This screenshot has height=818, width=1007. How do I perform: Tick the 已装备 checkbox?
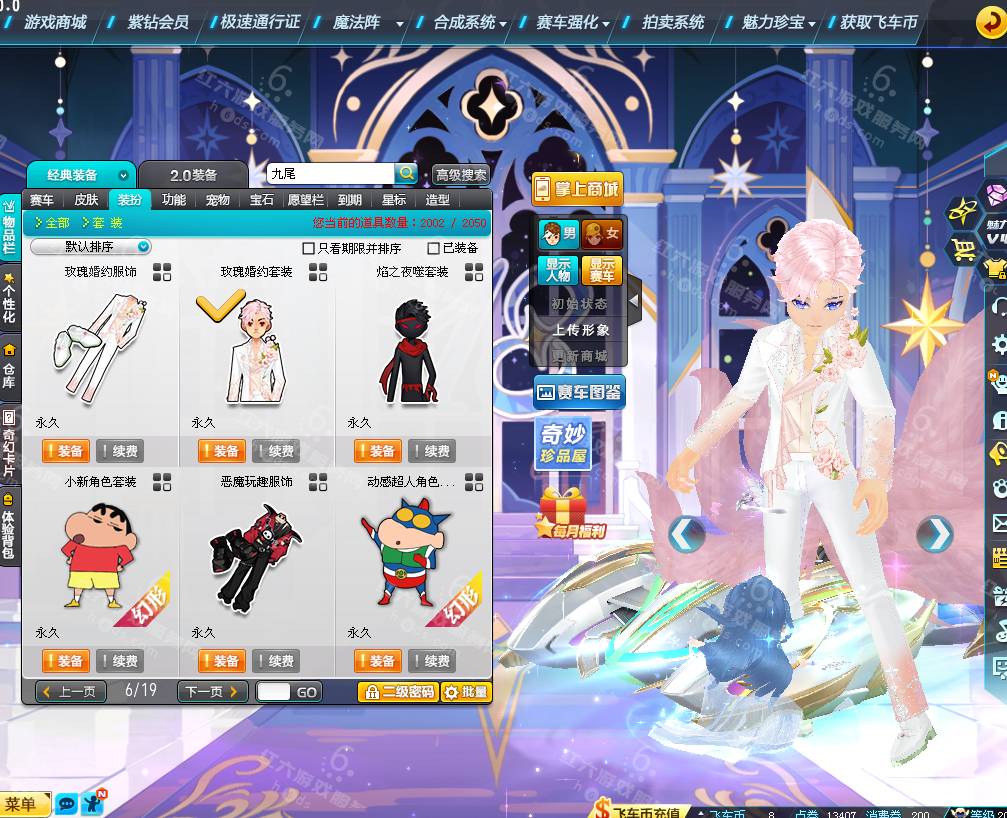pos(433,248)
